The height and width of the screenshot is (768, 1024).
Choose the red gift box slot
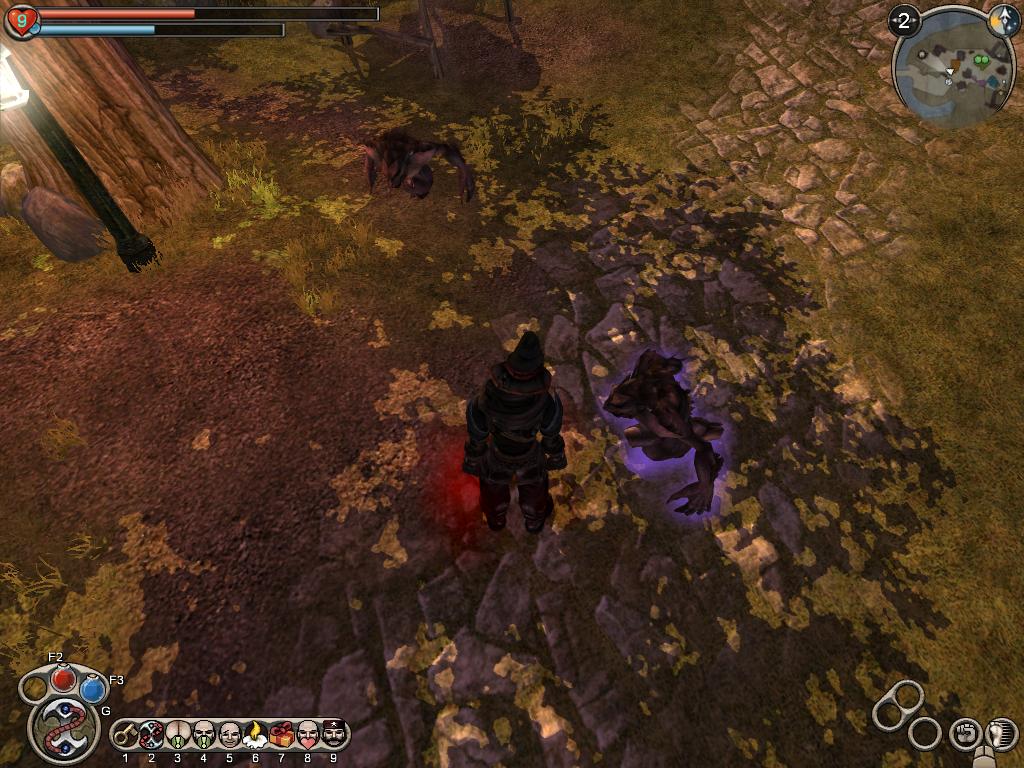(x=282, y=735)
